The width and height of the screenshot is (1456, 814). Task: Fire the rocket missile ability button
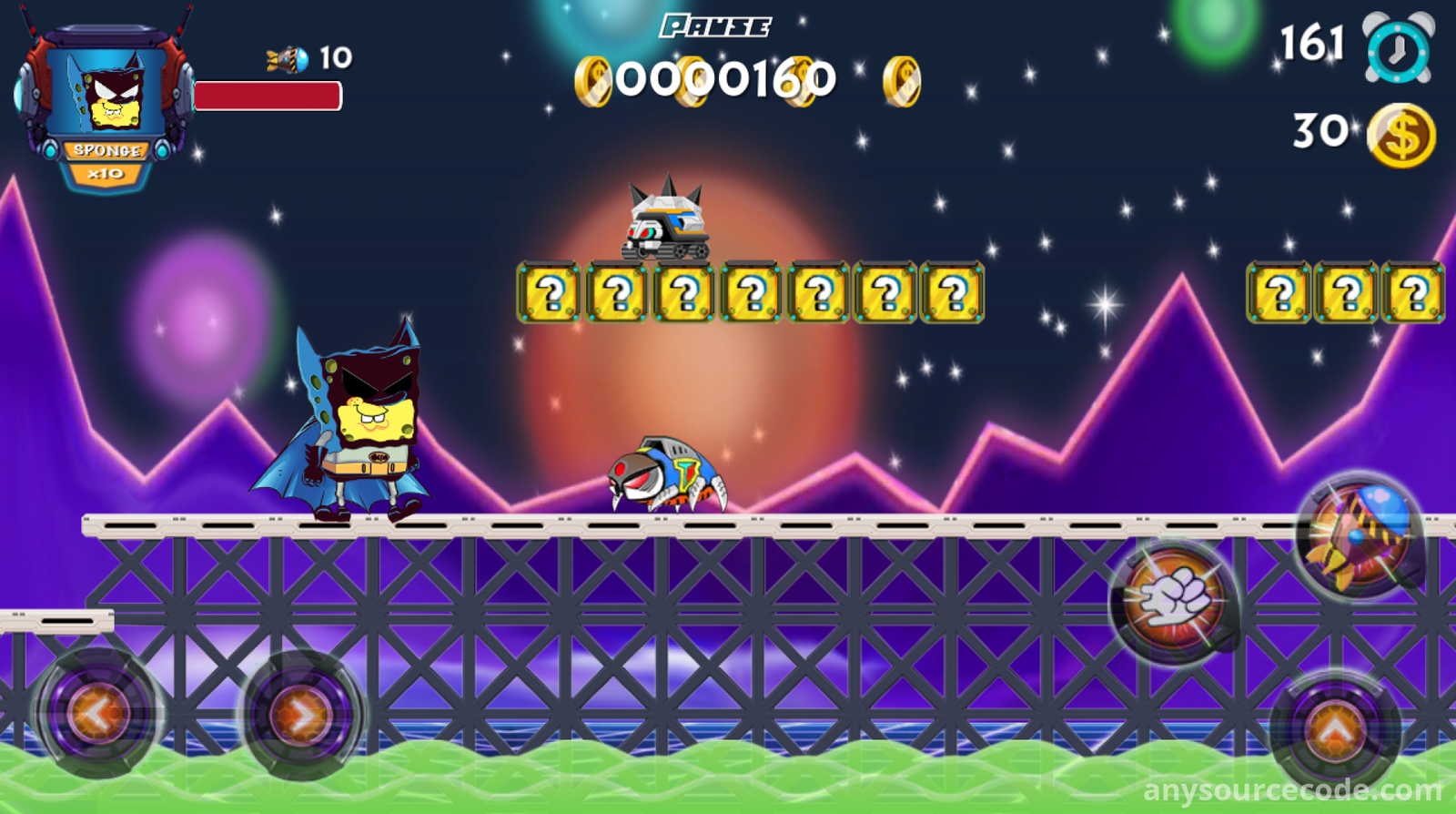click(1360, 535)
